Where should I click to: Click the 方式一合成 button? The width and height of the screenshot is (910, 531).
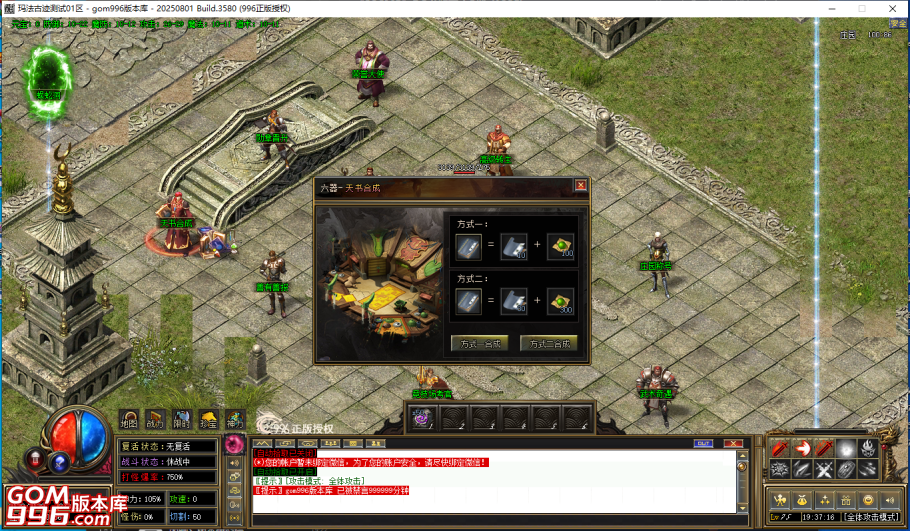coord(480,344)
